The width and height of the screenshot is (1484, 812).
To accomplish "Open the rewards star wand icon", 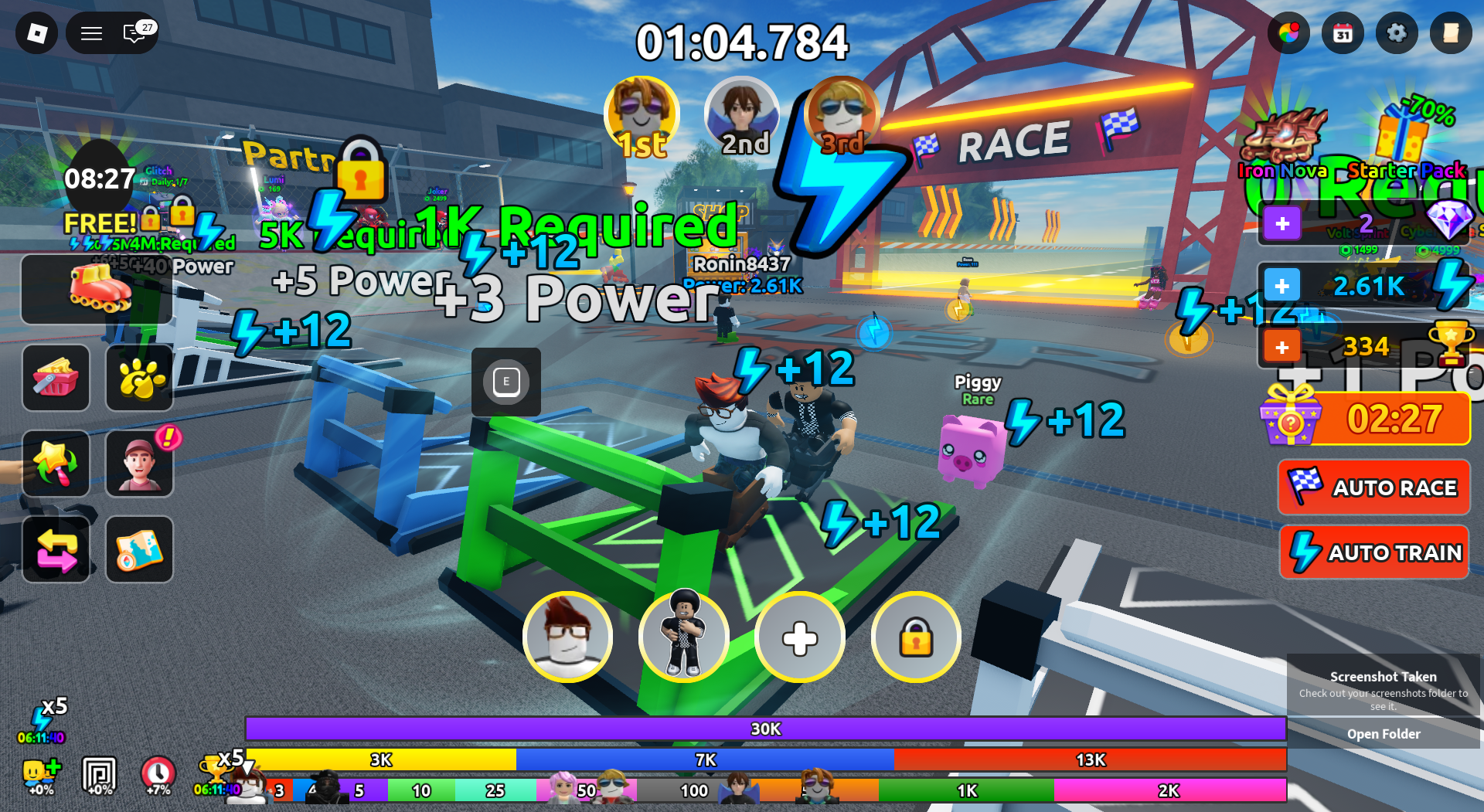I will click(56, 464).
